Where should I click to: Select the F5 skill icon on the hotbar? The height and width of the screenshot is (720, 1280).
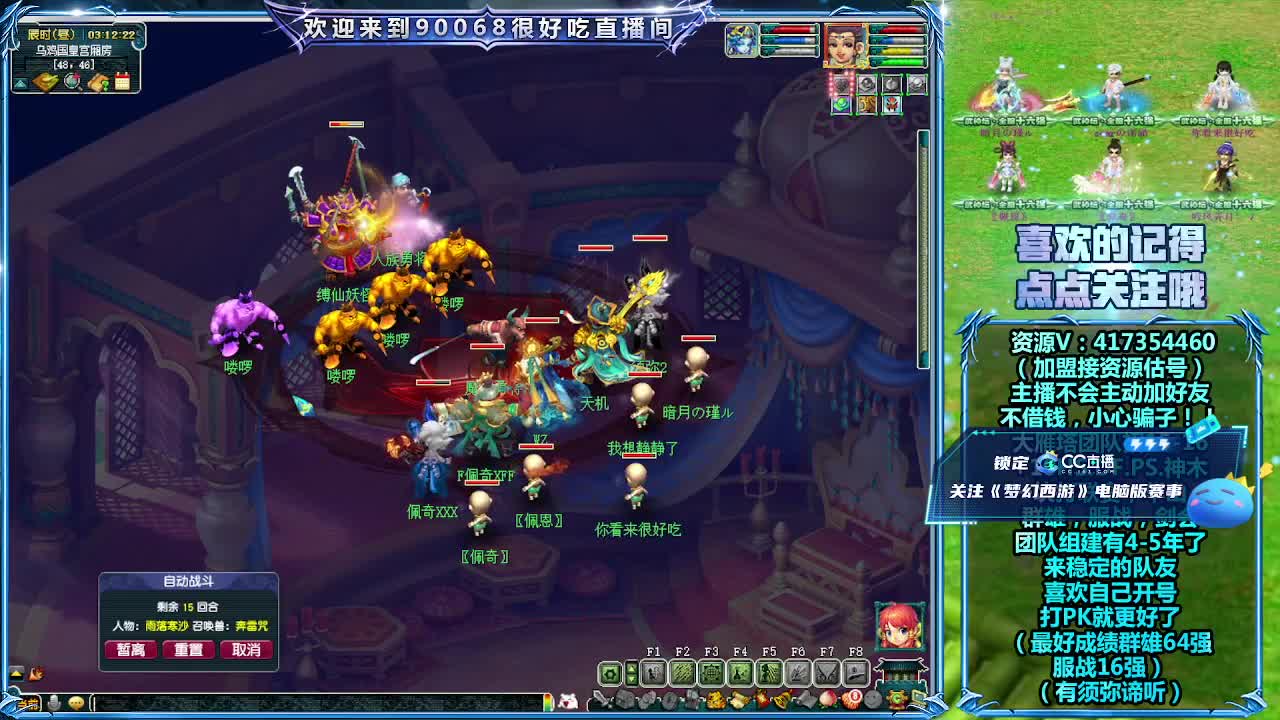pos(768,670)
